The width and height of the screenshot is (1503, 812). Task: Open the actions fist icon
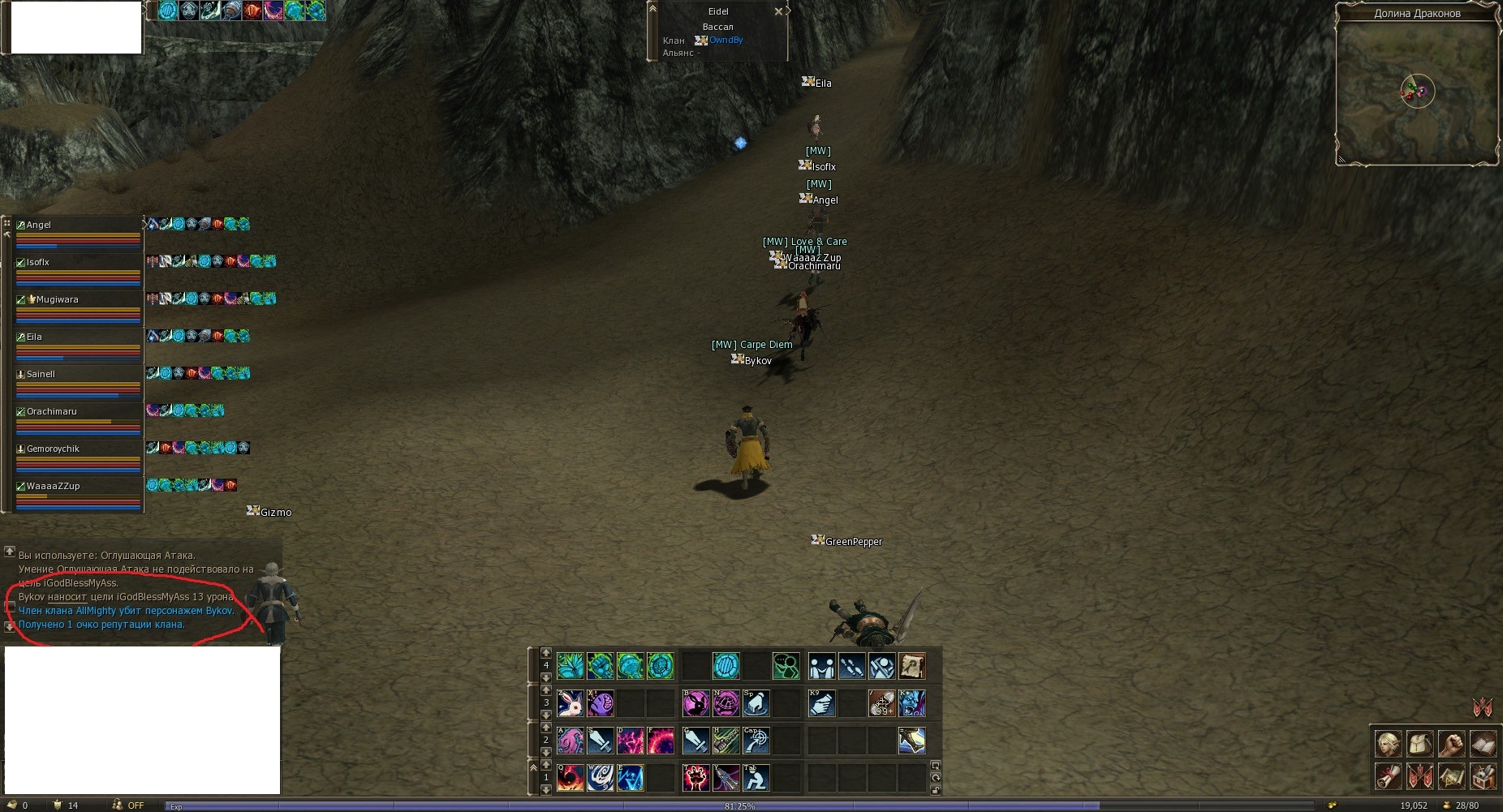1451,743
